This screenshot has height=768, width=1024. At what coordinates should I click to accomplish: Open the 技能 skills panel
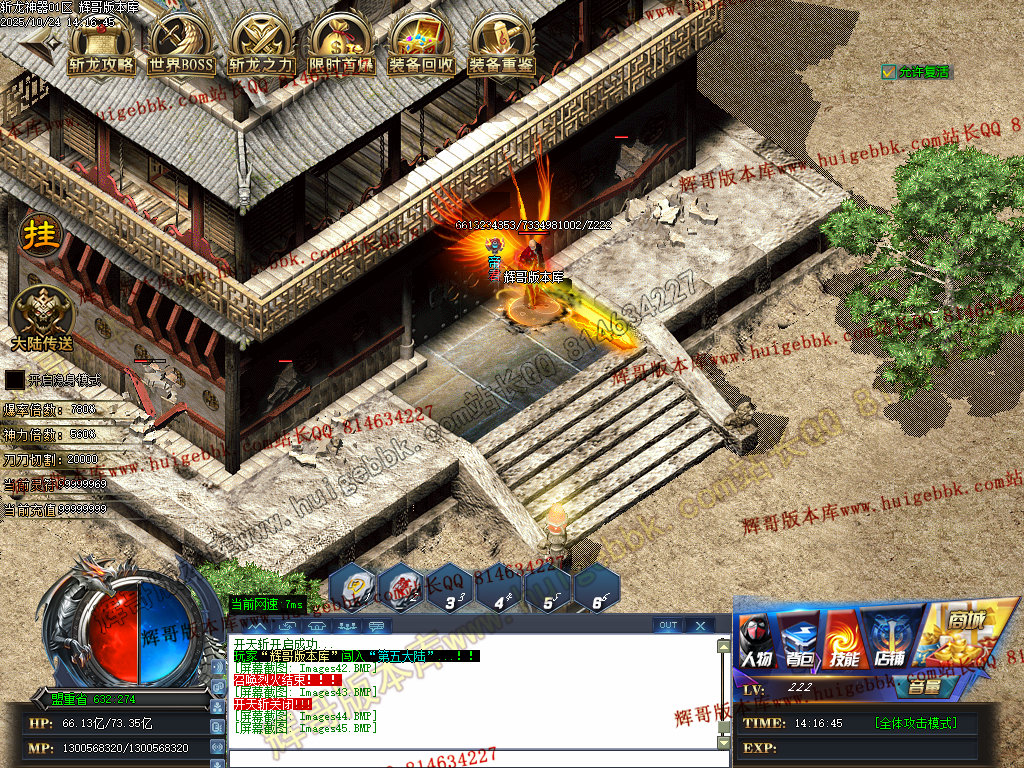click(x=844, y=640)
